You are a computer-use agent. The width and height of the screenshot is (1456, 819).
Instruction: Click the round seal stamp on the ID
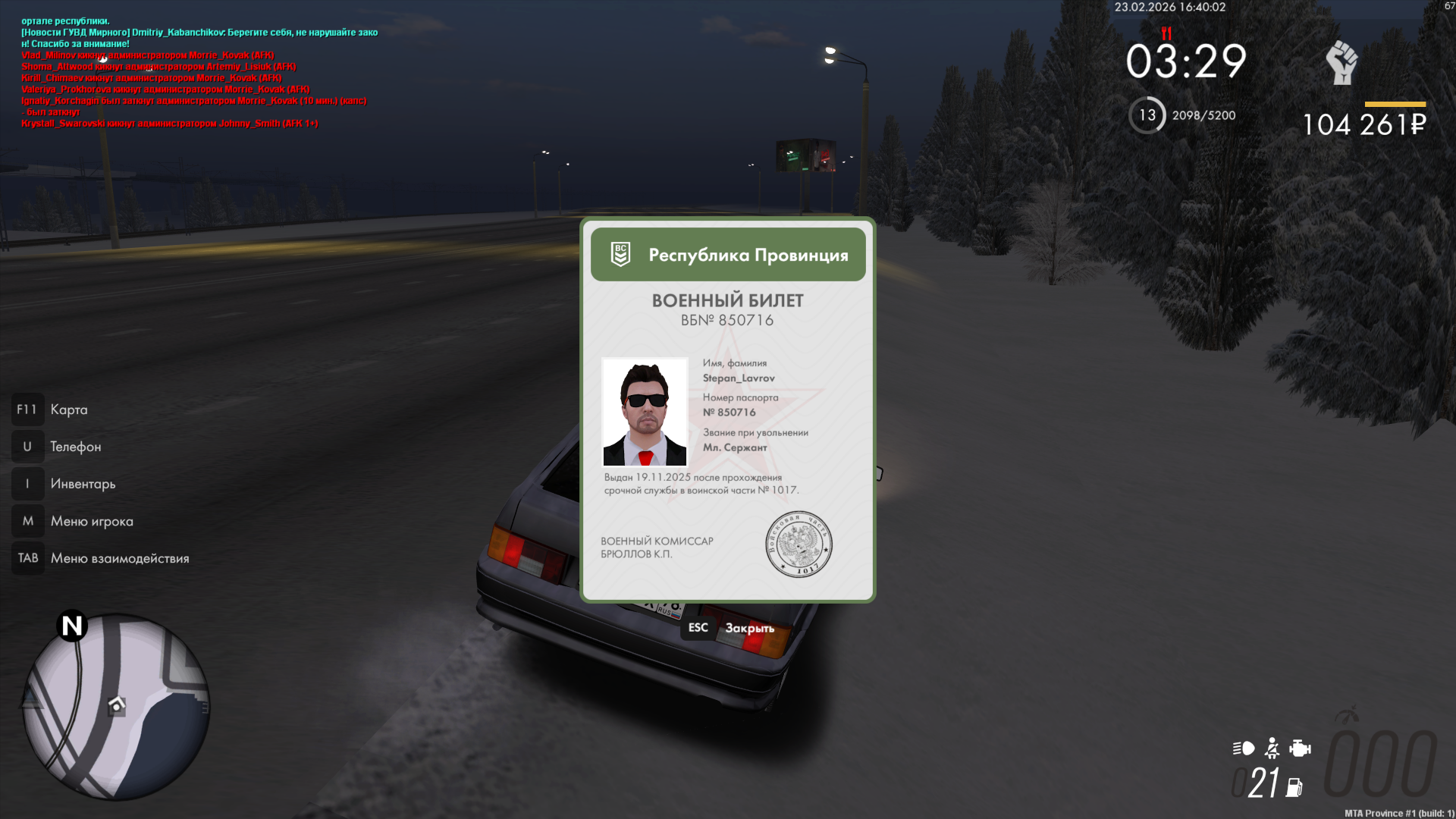[799, 544]
